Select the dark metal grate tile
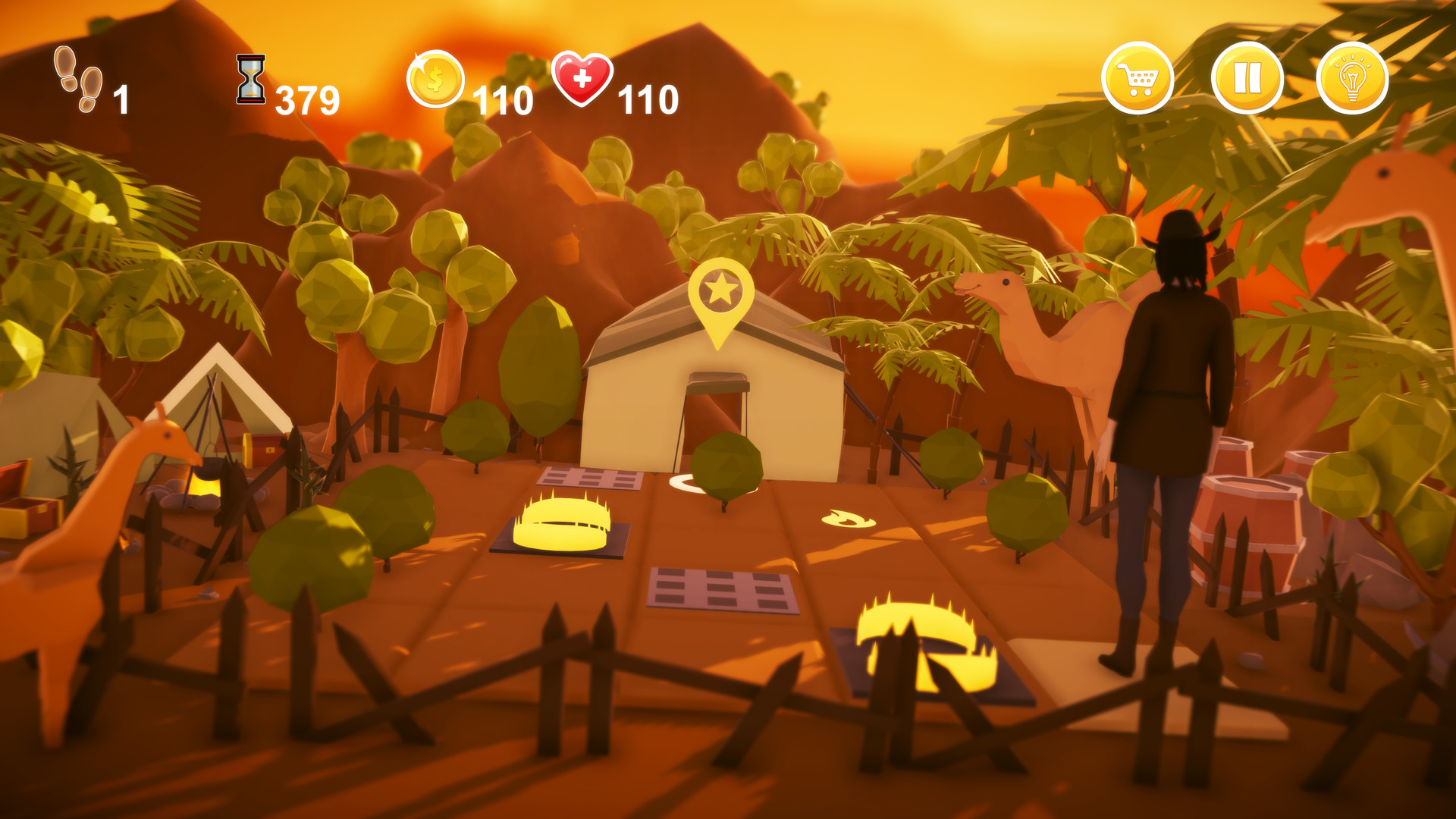Image resolution: width=1456 pixels, height=819 pixels. coord(720,588)
